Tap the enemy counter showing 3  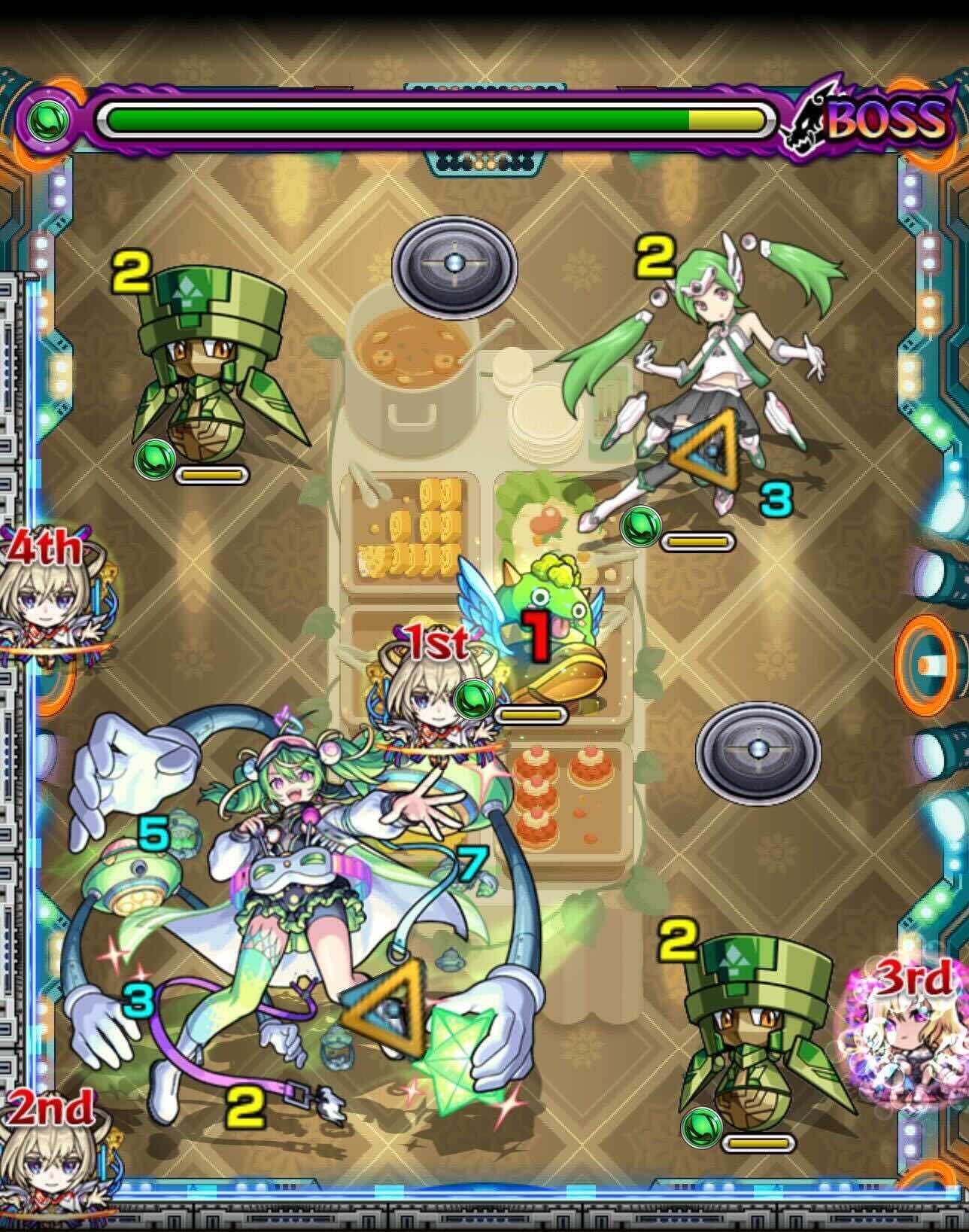tap(776, 499)
